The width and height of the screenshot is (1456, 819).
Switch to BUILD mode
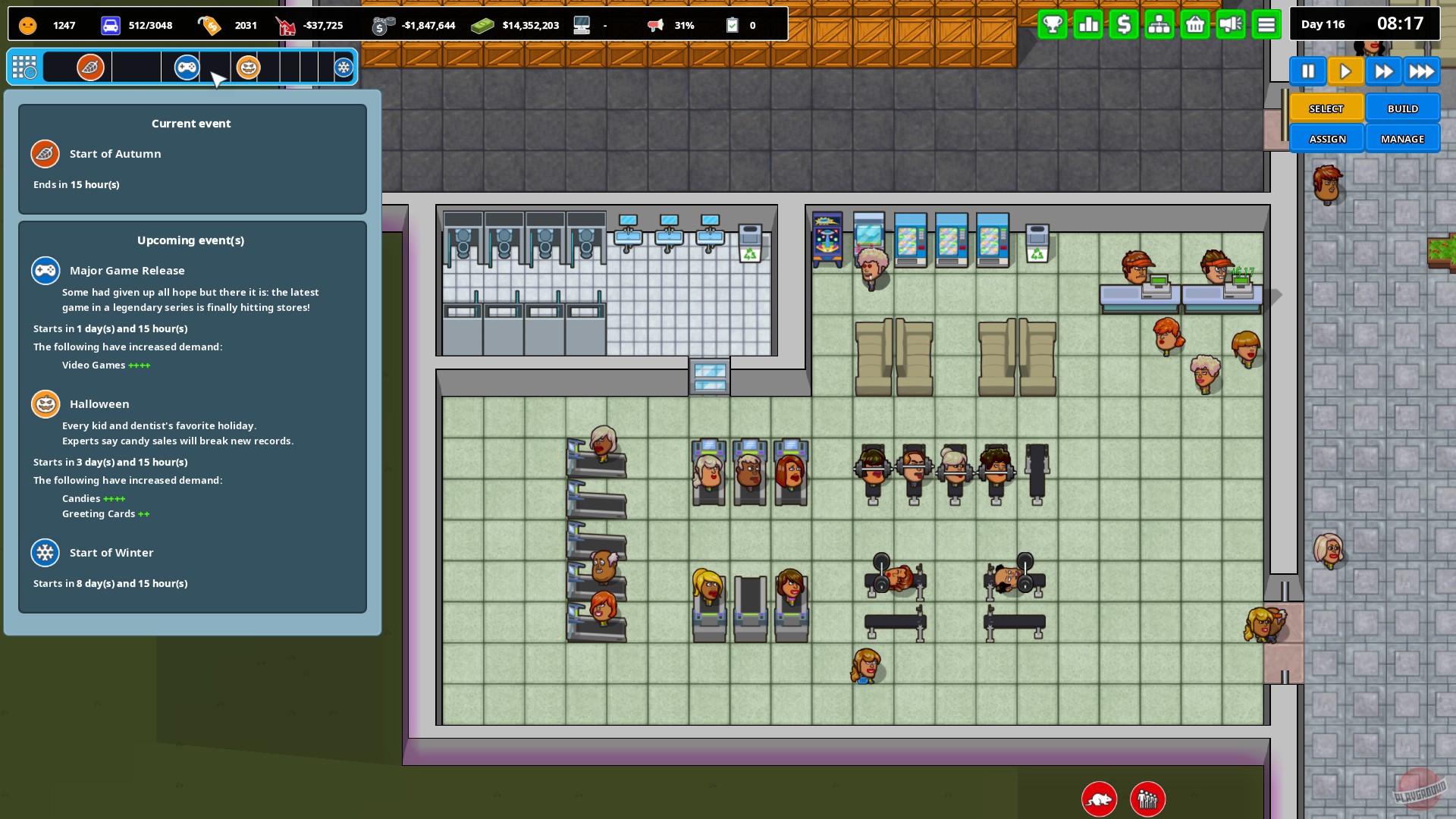pos(1402,108)
